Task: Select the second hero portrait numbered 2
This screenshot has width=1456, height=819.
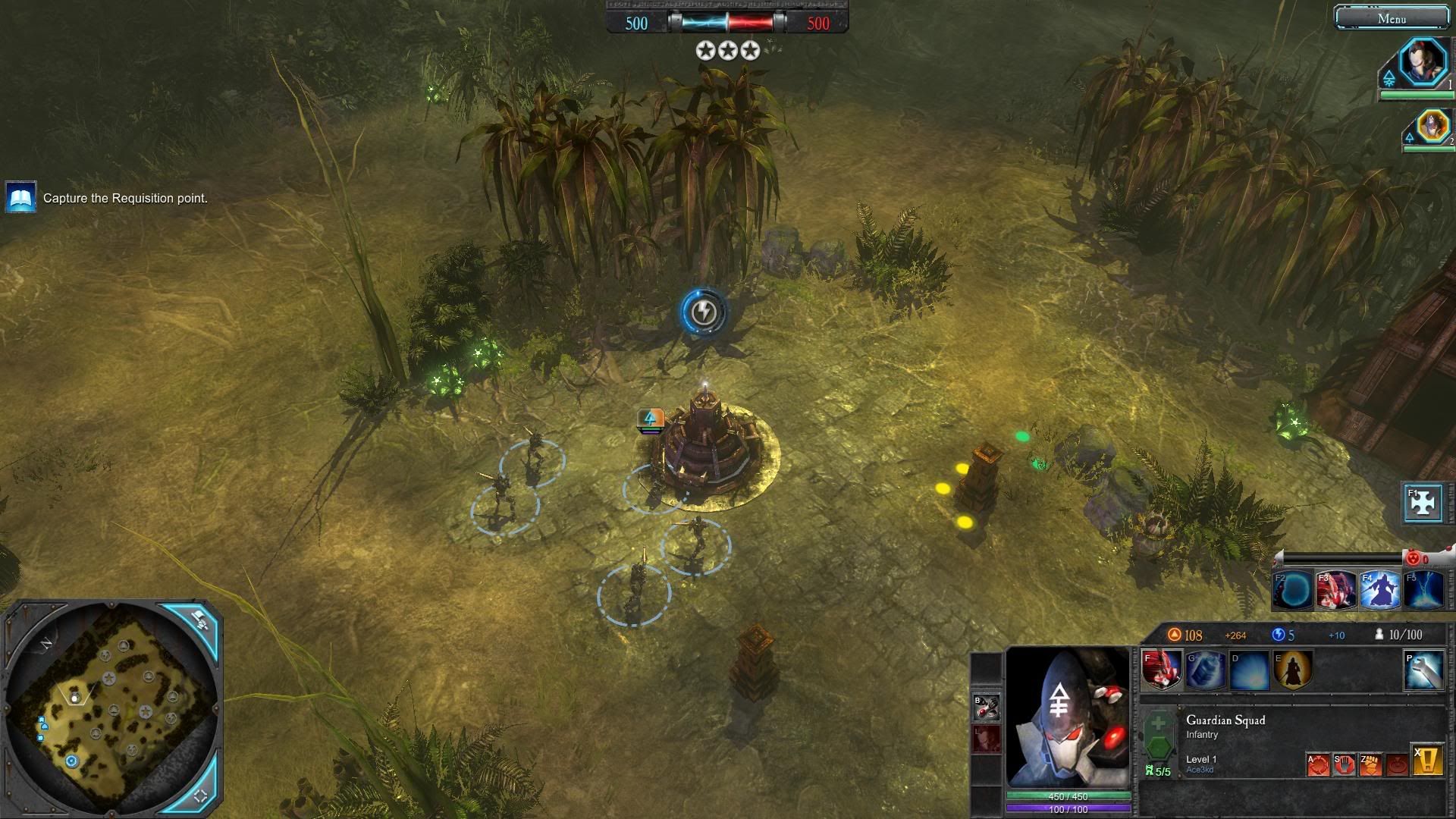Action: tap(1432, 127)
